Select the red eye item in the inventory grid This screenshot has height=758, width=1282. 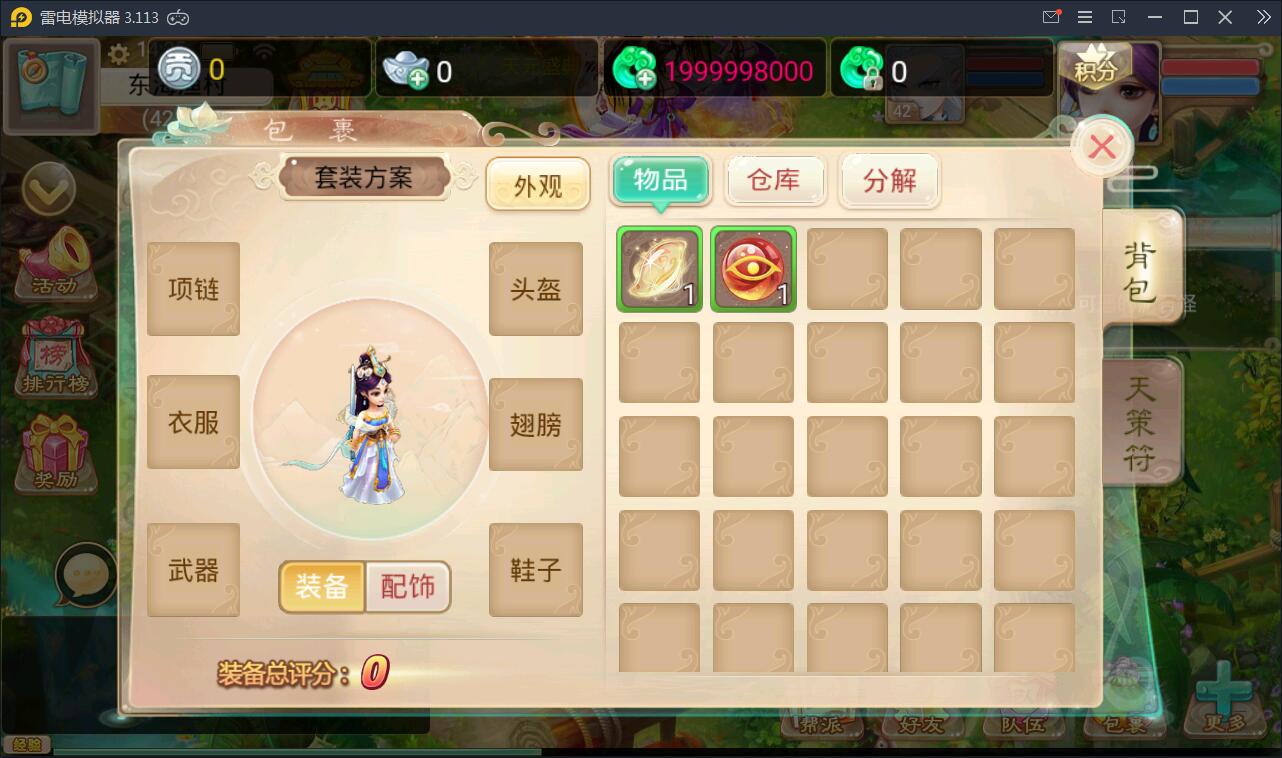click(x=753, y=268)
